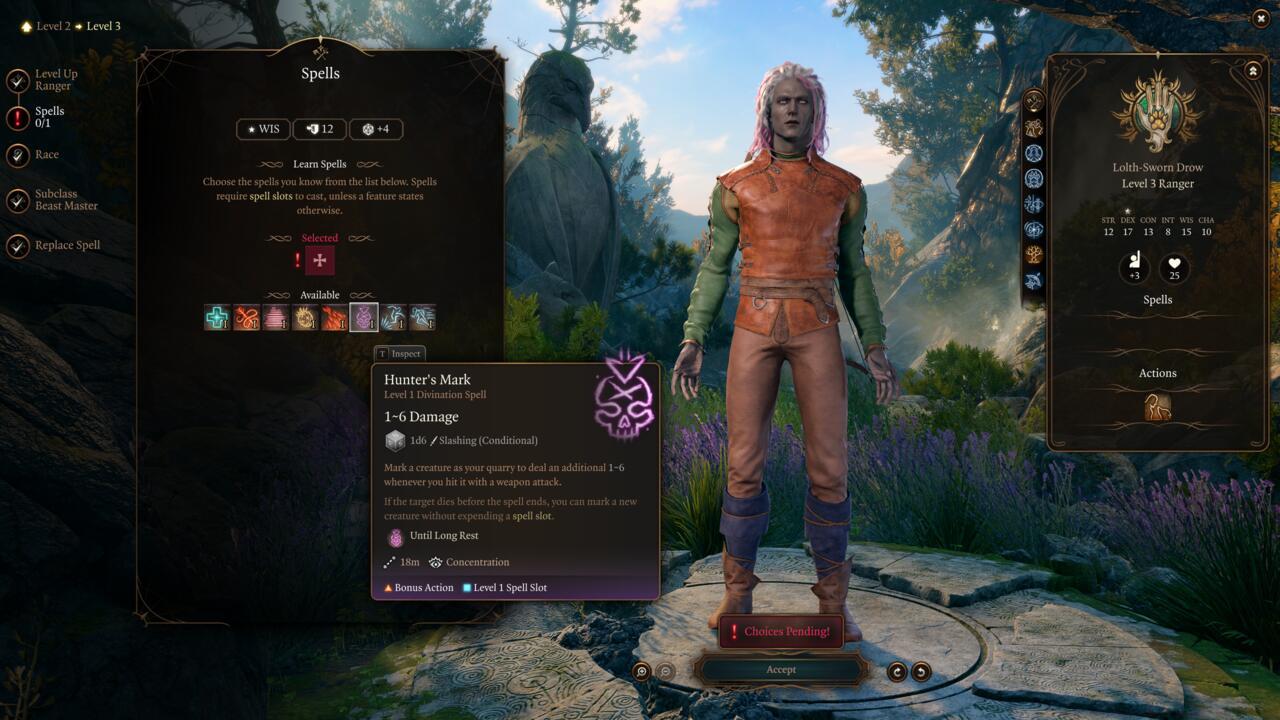Image resolution: width=1280 pixels, height=720 pixels.
Task: Deselect the spell in the Selected slot
Action: point(319,259)
